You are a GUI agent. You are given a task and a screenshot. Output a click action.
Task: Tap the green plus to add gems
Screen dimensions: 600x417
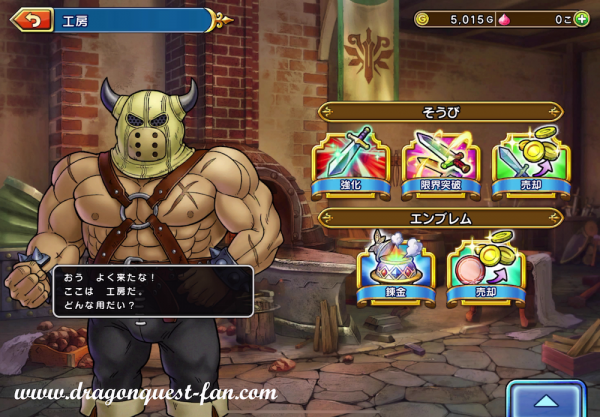click(581, 19)
